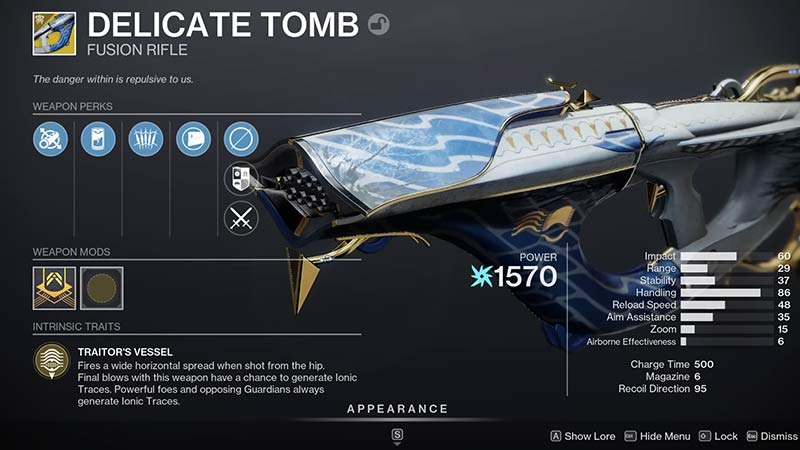Image resolution: width=800 pixels, height=450 pixels.
Task: Hide the inspection menu
Action: [x=657, y=436]
